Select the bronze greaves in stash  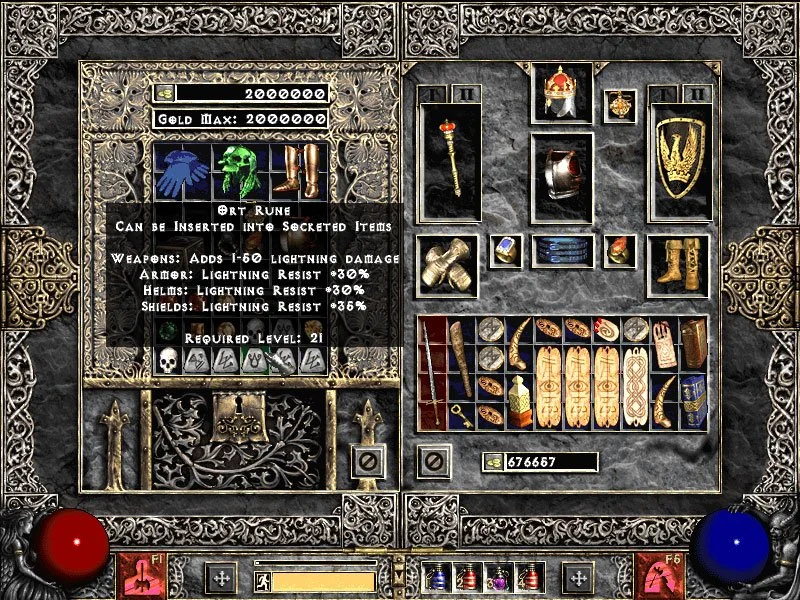point(297,169)
